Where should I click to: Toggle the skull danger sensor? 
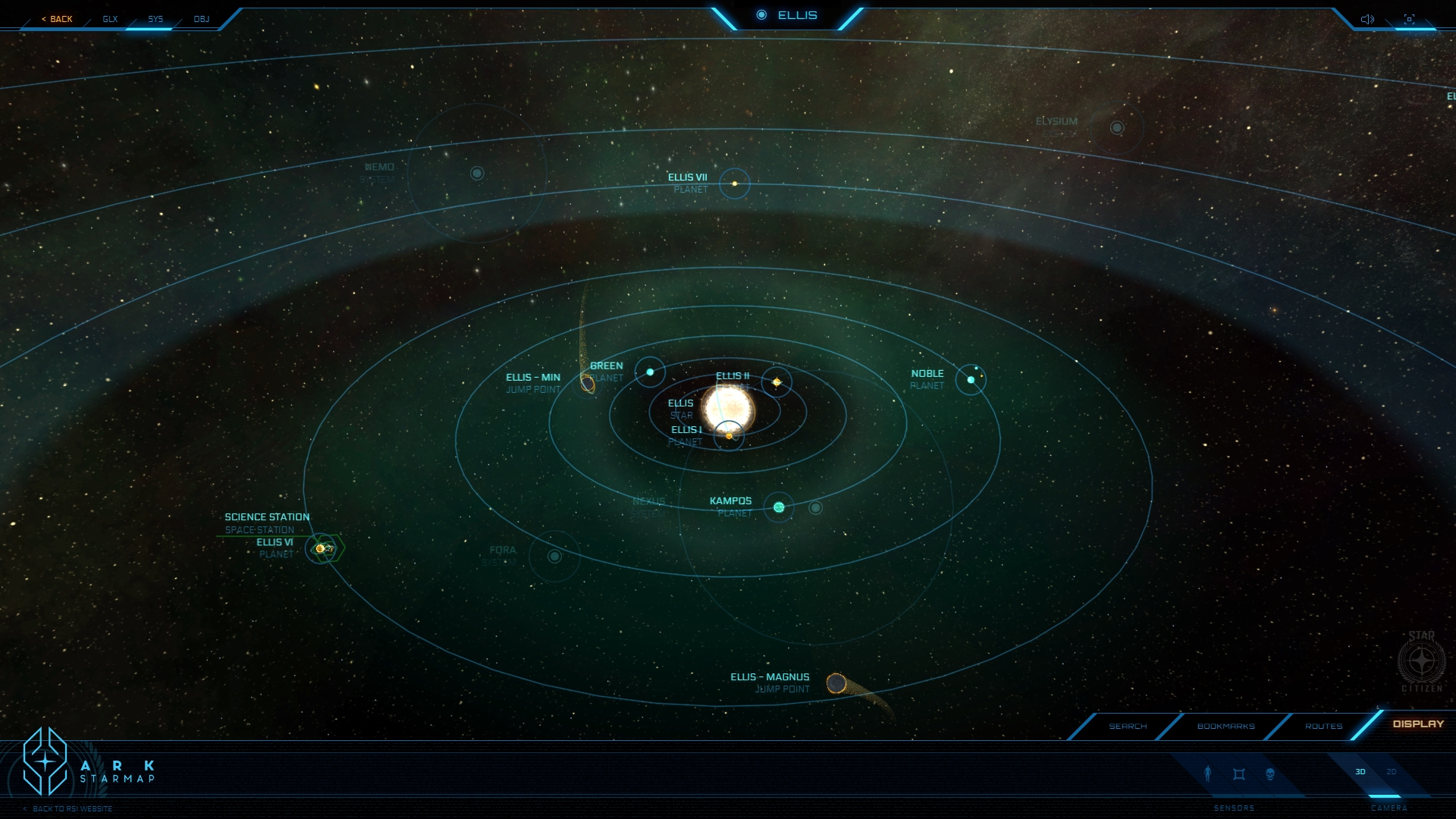(1270, 773)
